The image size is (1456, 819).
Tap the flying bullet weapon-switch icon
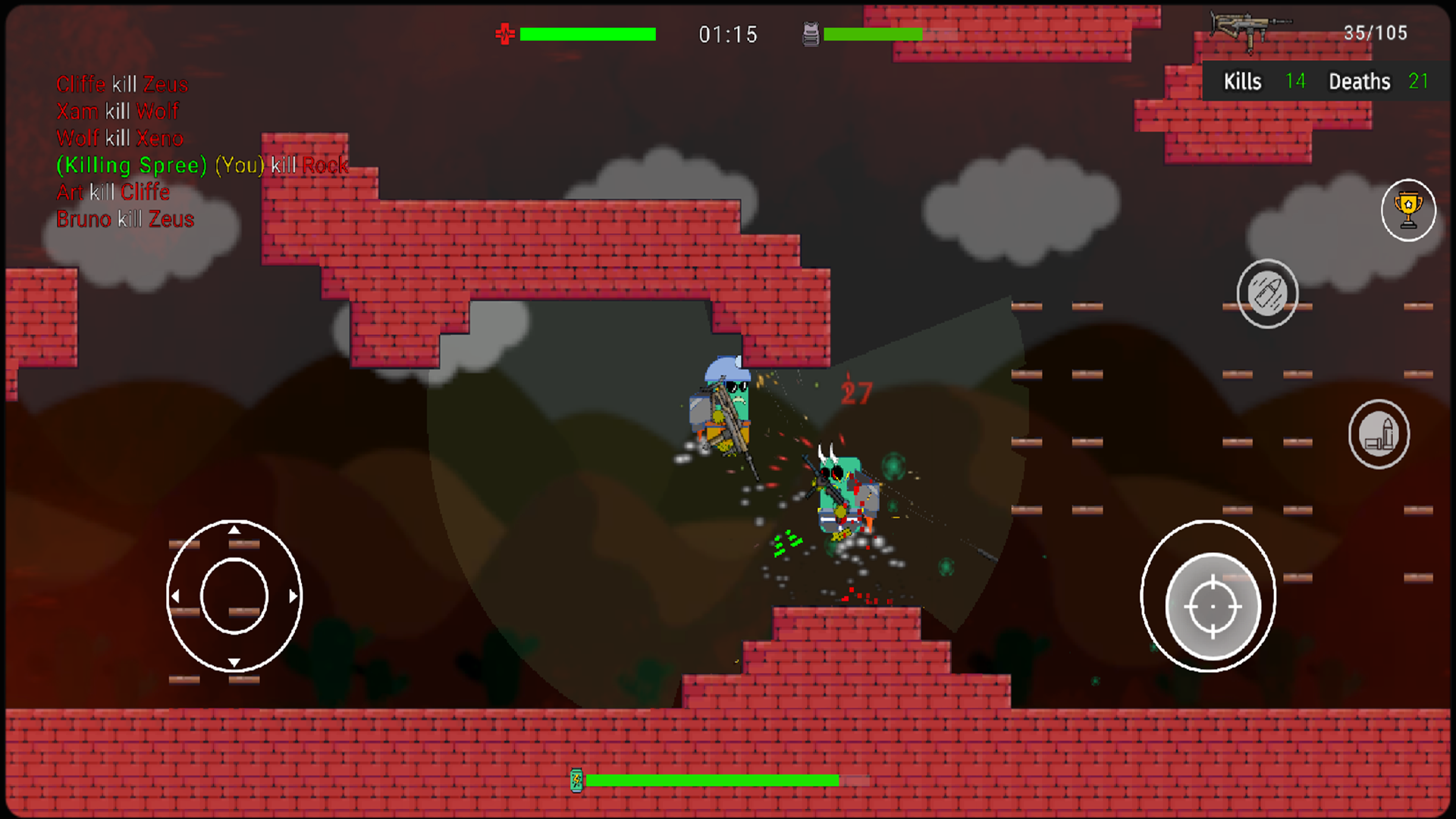[1267, 293]
